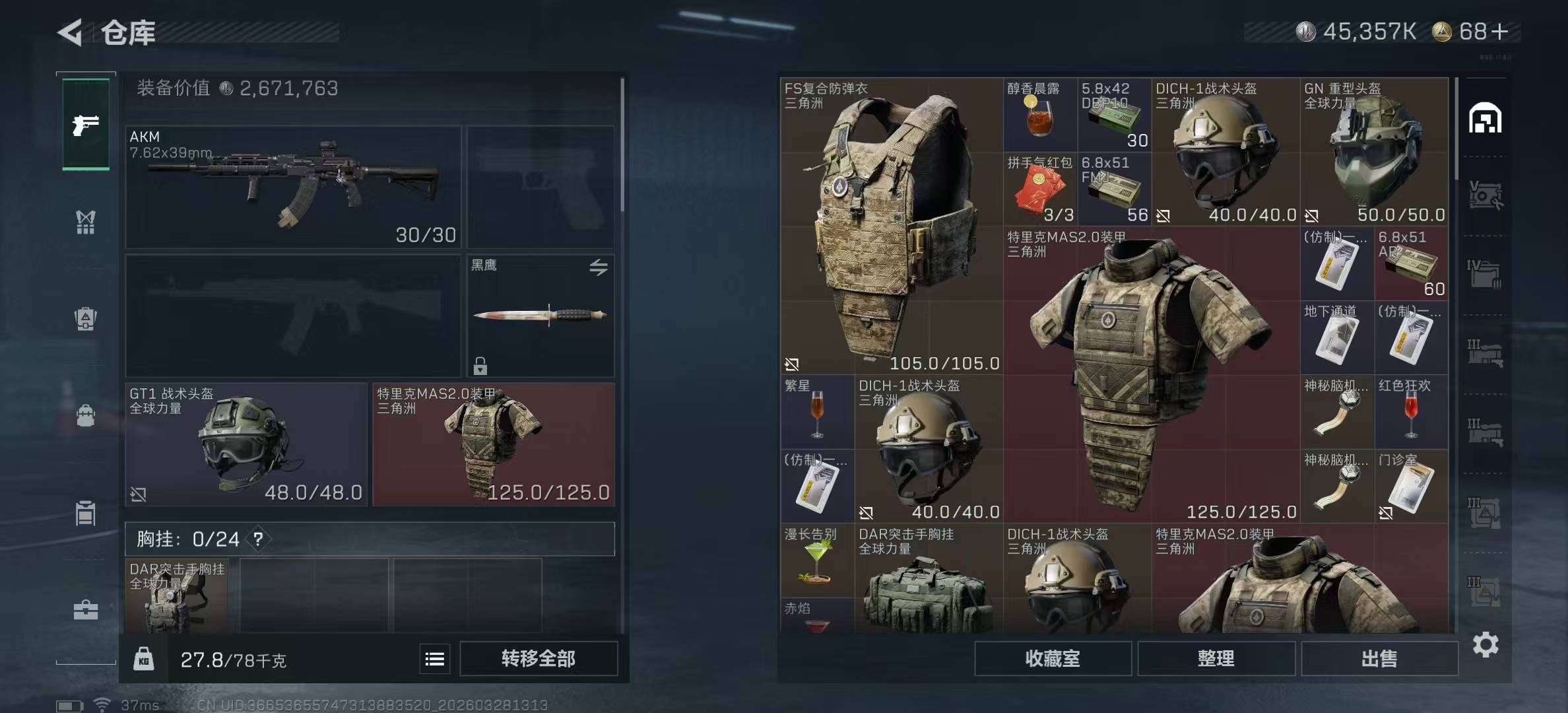The width and height of the screenshot is (1568, 713).
Task: Click the 转移全部 transfer all button
Action: pyautogui.click(x=538, y=658)
